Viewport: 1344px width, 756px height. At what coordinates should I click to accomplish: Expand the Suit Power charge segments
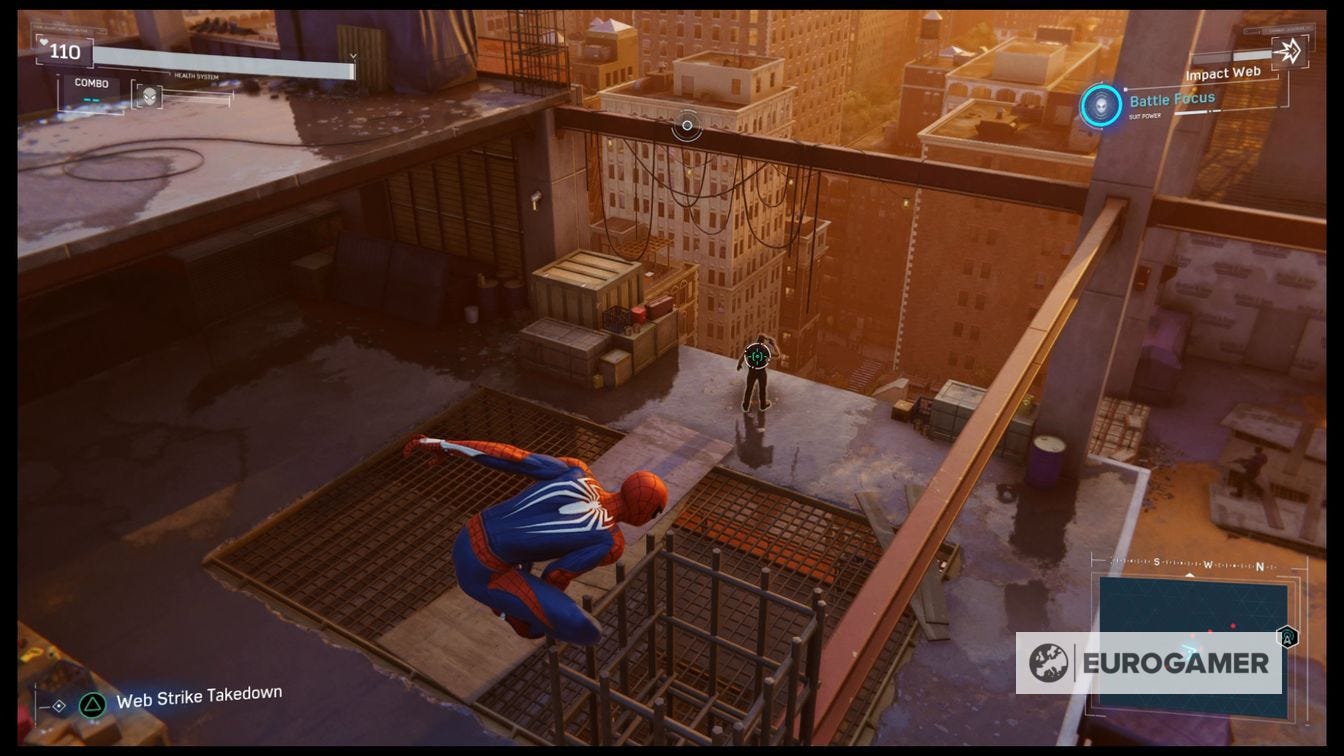pyautogui.click(x=1198, y=113)
